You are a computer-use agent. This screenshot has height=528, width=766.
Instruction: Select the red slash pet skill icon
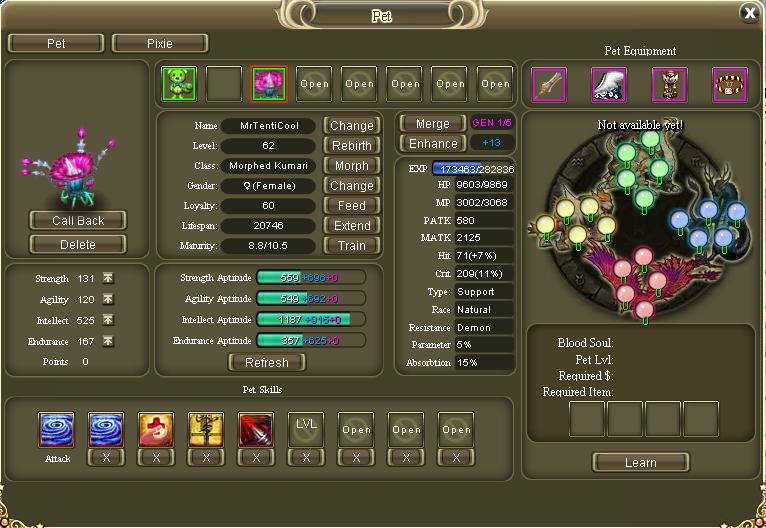pyautogui.click(x=256, y=429)
